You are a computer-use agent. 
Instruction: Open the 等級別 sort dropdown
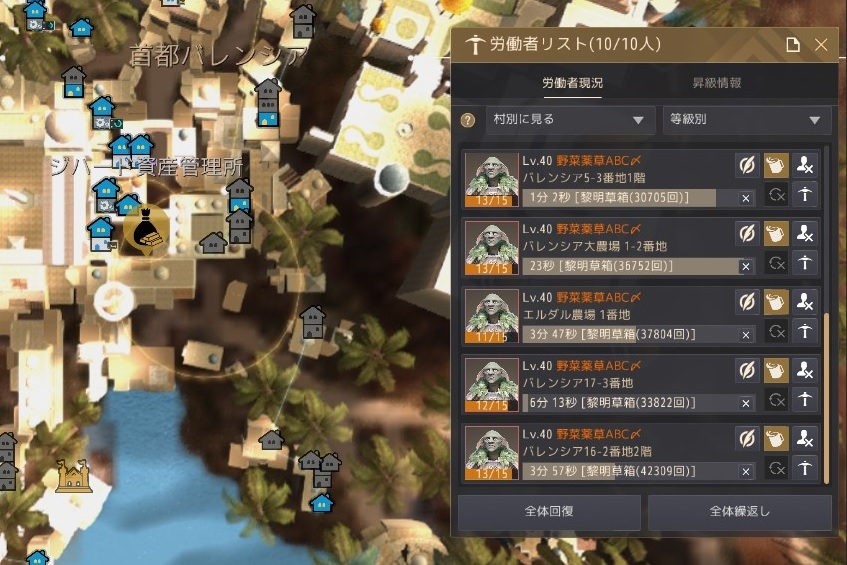pyautogui.click(x=746, y=120)
